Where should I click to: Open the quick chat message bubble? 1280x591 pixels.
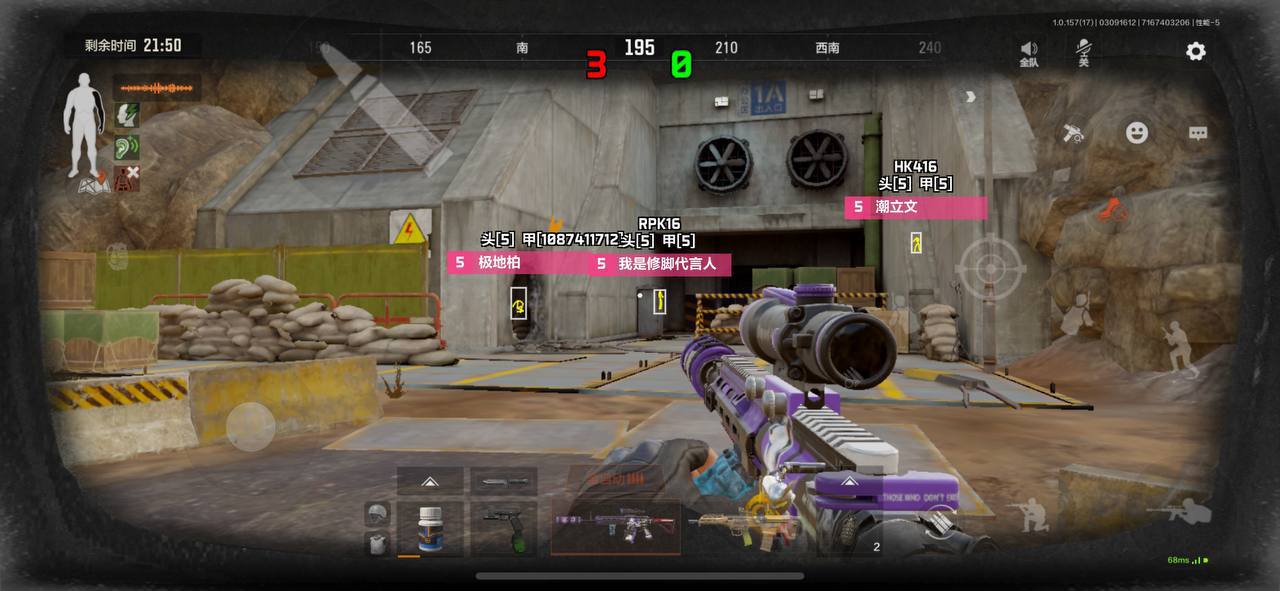coord(1198,133)
